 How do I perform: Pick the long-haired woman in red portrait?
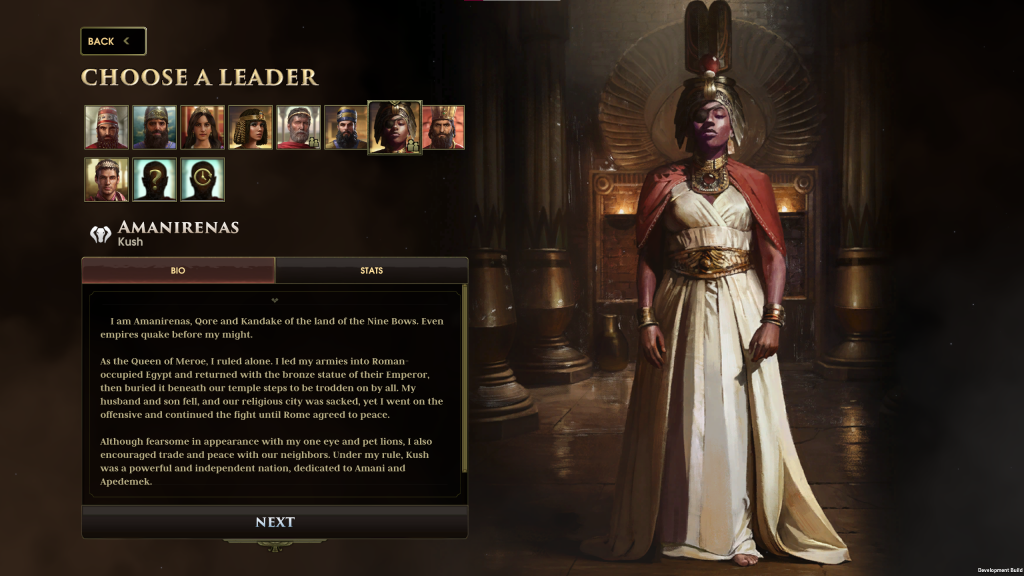202,127
